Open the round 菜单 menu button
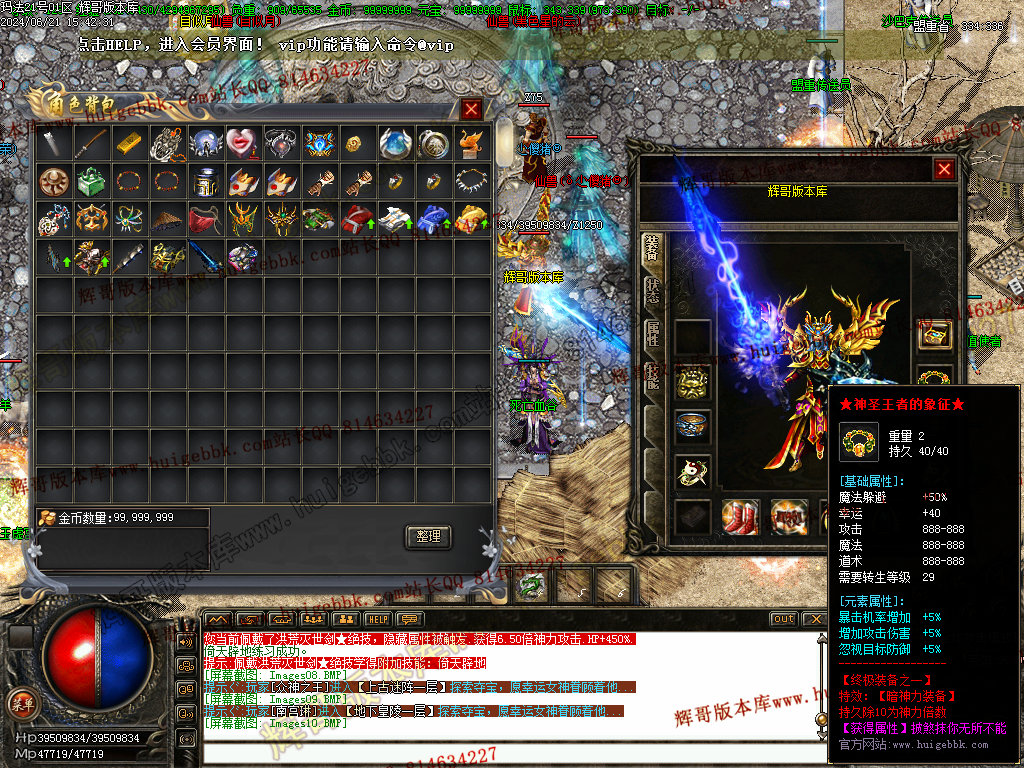The image size is (1024, 768). [x=21, y=702]
